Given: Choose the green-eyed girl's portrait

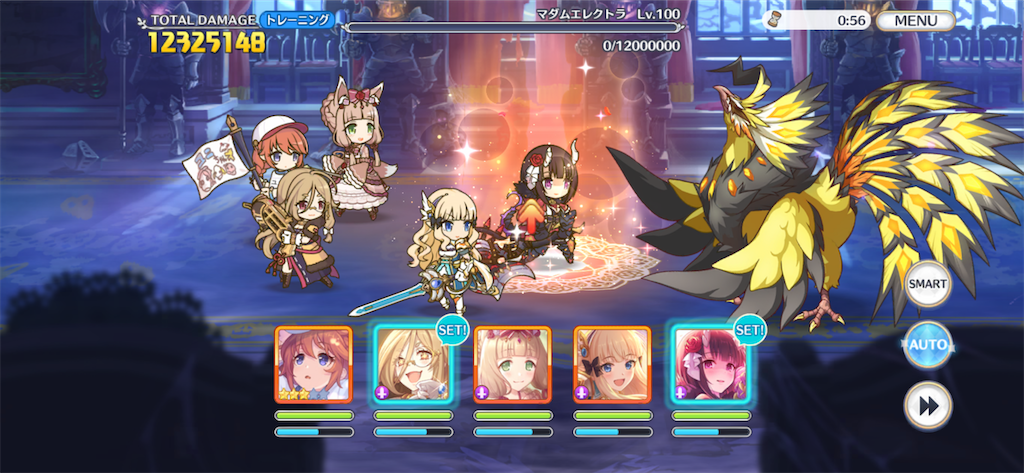Looking at the screenshot, I should tap(512, 364).
